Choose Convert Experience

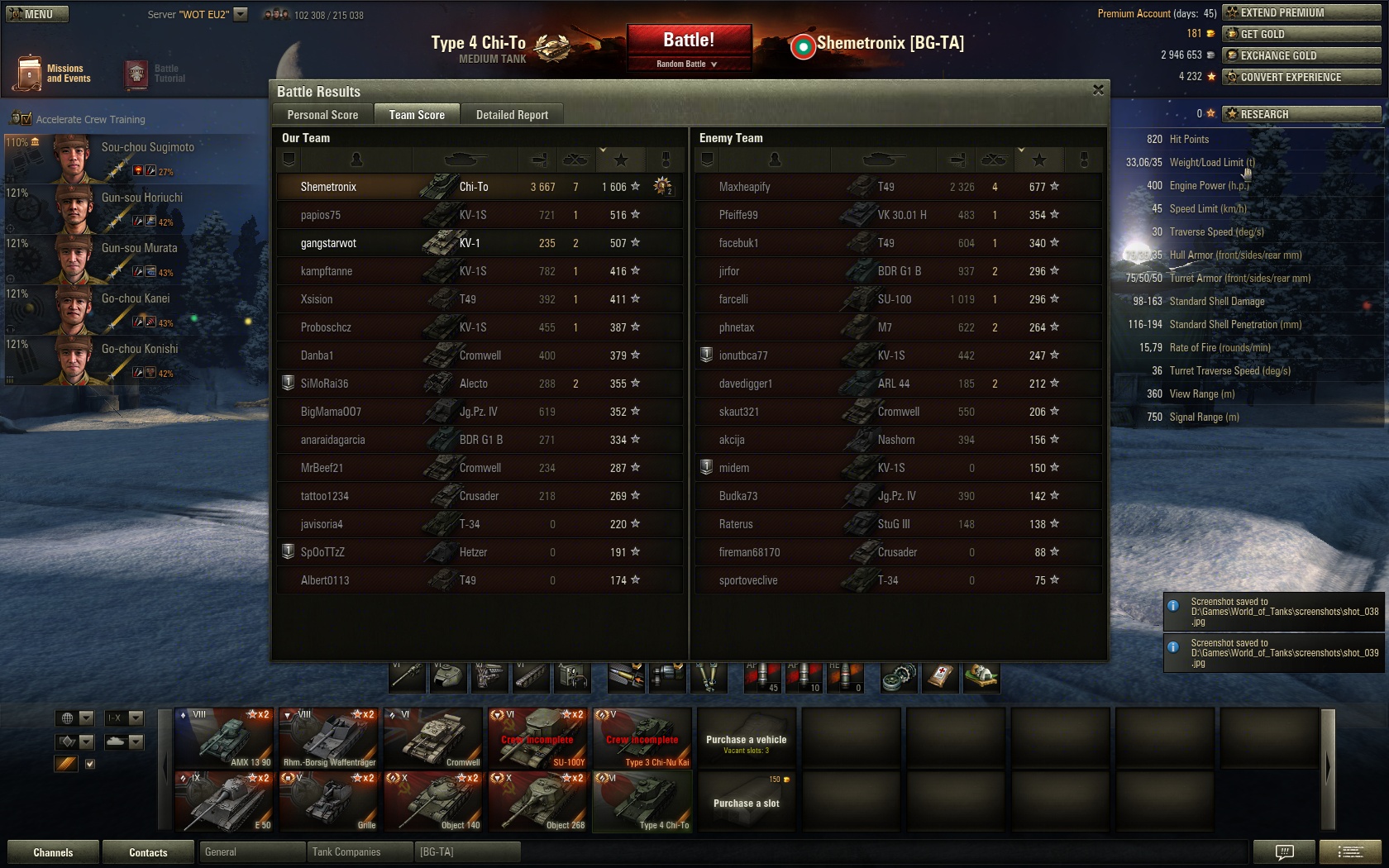tap(1301, 77)
